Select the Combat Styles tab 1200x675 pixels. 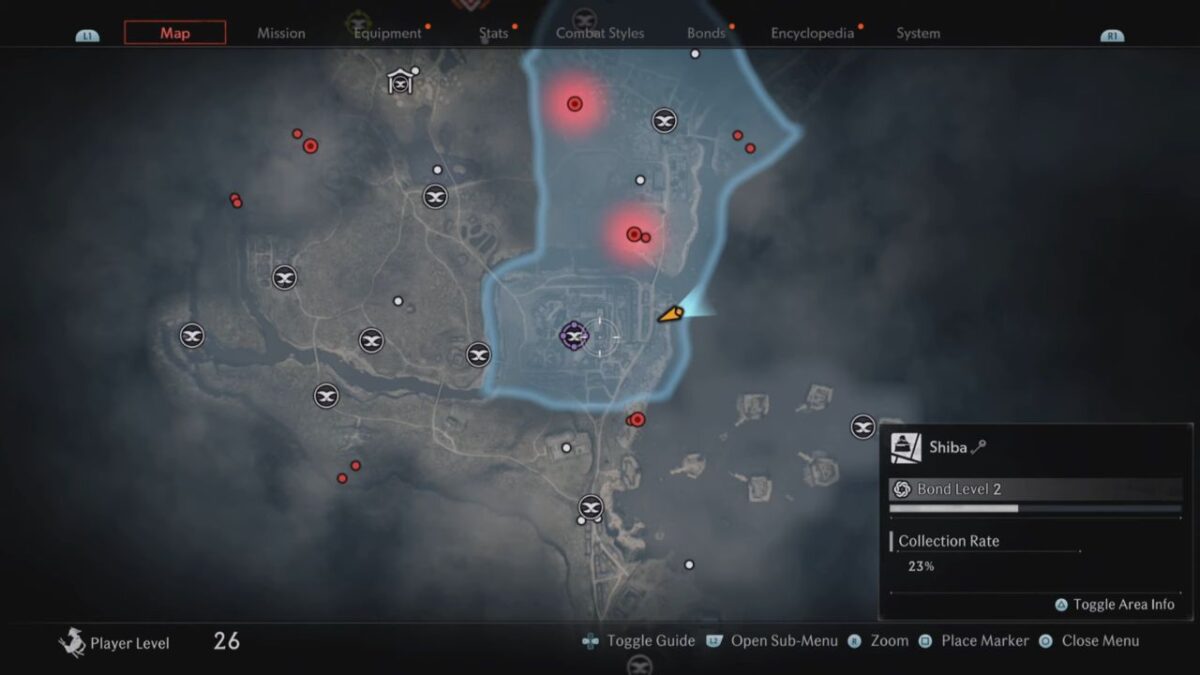tap(602, 33)
